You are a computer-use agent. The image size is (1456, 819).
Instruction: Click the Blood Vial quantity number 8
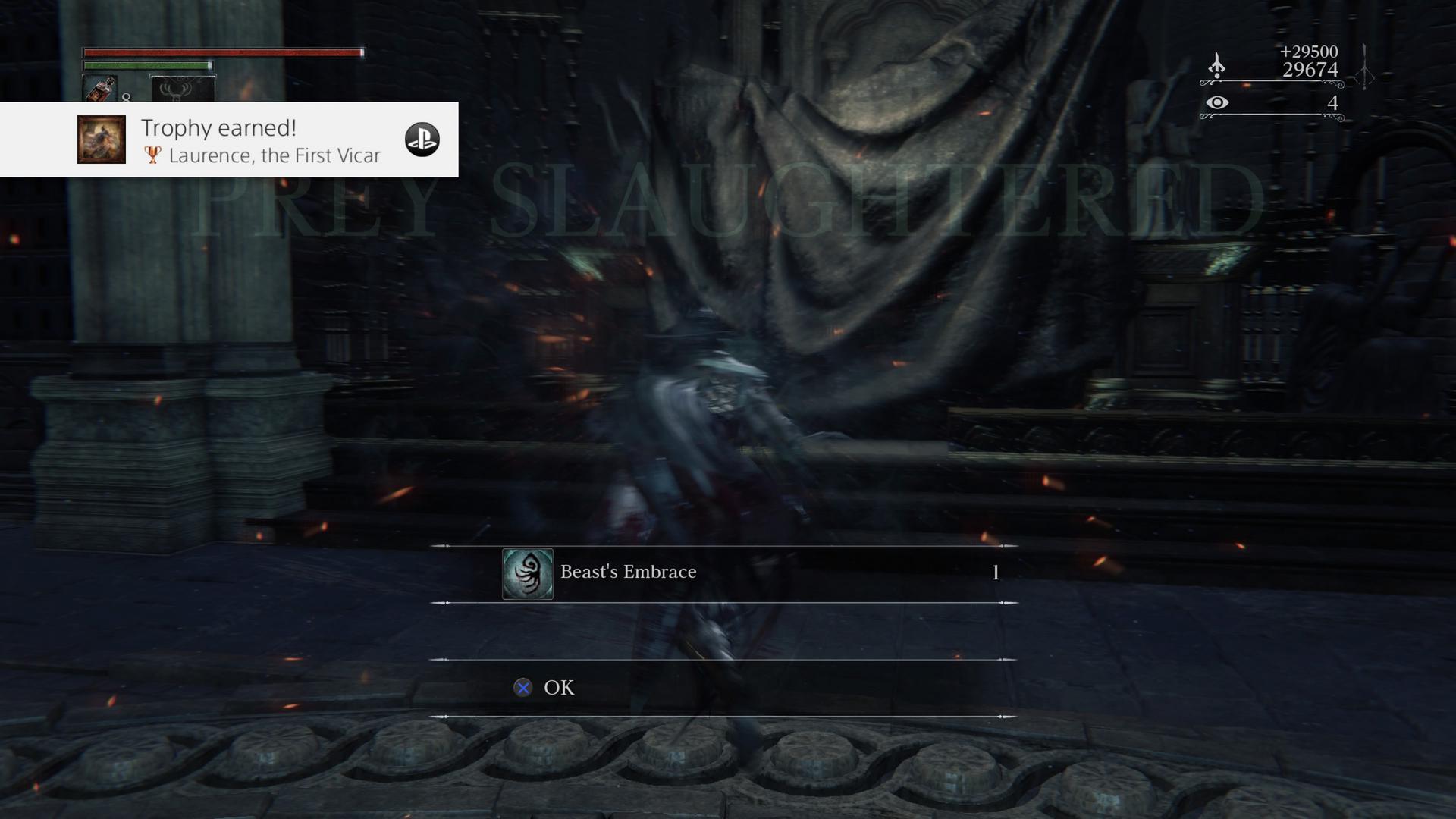[x=126, y=98]
